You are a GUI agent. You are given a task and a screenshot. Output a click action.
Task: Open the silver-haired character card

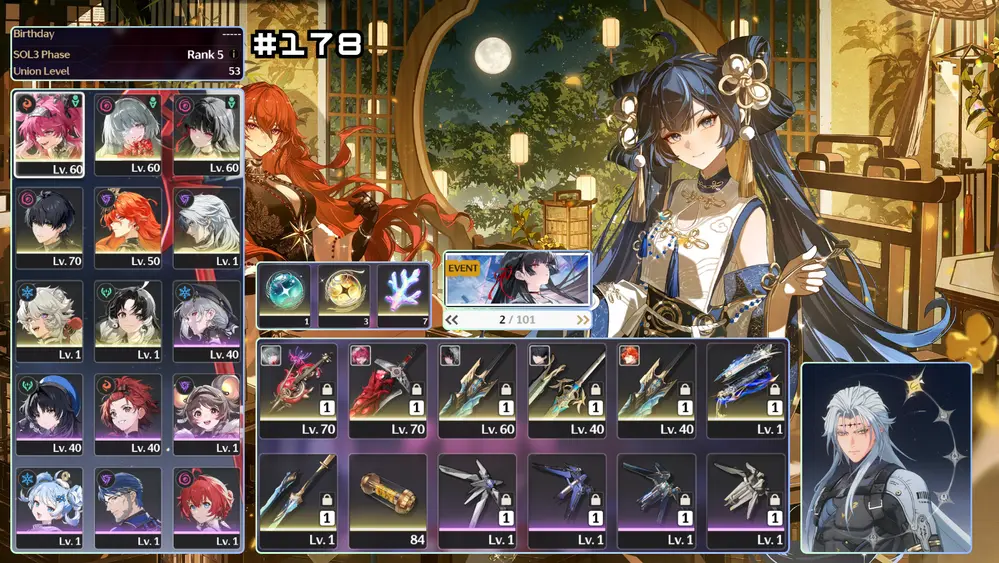coord(885,457)
